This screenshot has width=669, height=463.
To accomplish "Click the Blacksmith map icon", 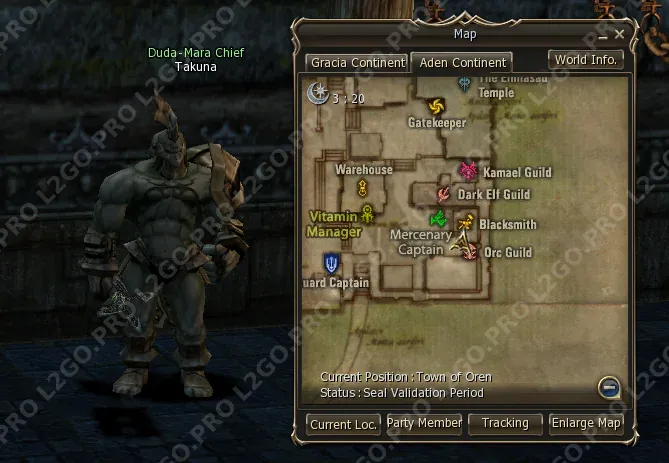I will click(464, 223).
